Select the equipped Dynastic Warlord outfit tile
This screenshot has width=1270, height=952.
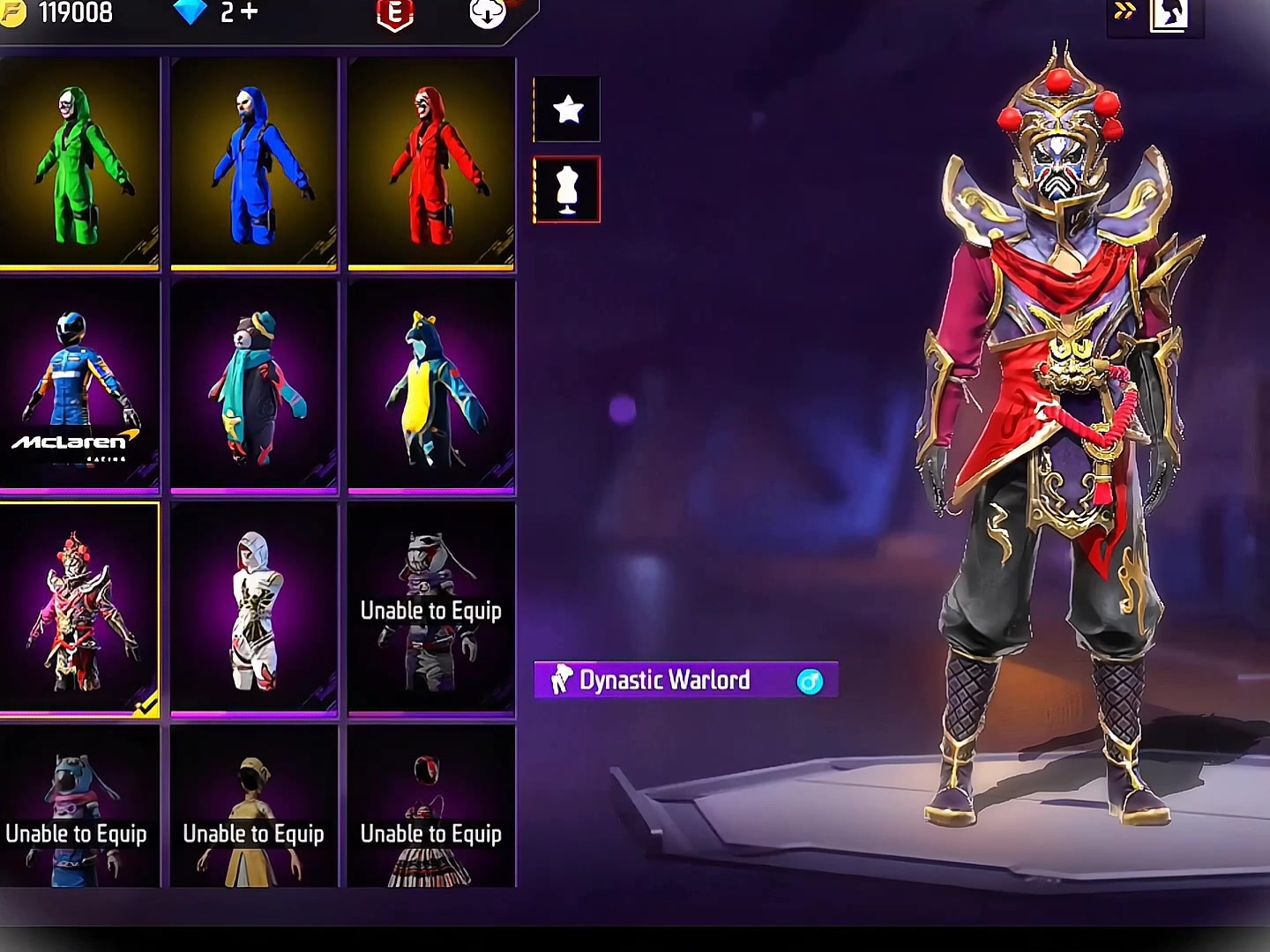(x=79, y=608)
